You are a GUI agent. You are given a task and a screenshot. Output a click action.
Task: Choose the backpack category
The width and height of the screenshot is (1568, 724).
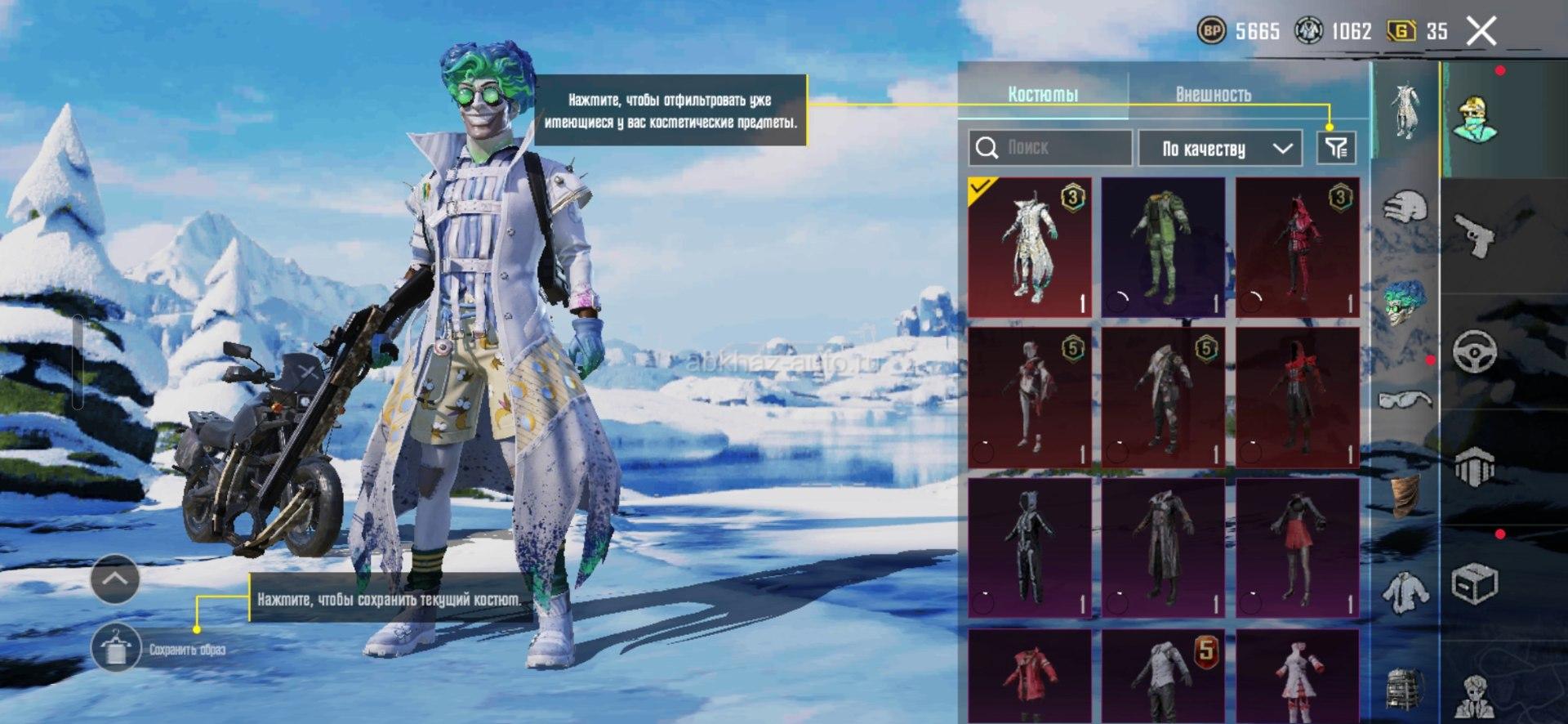coord(1405,686)
